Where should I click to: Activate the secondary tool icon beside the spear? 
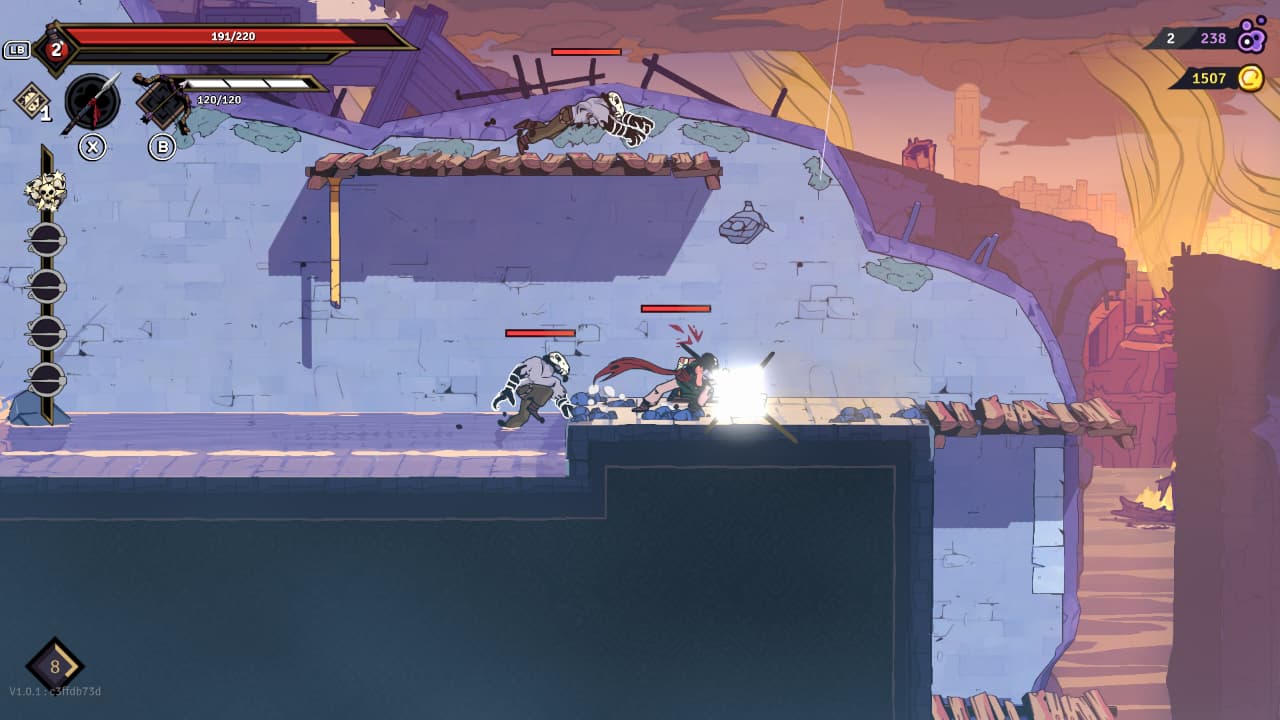[162, 102]
